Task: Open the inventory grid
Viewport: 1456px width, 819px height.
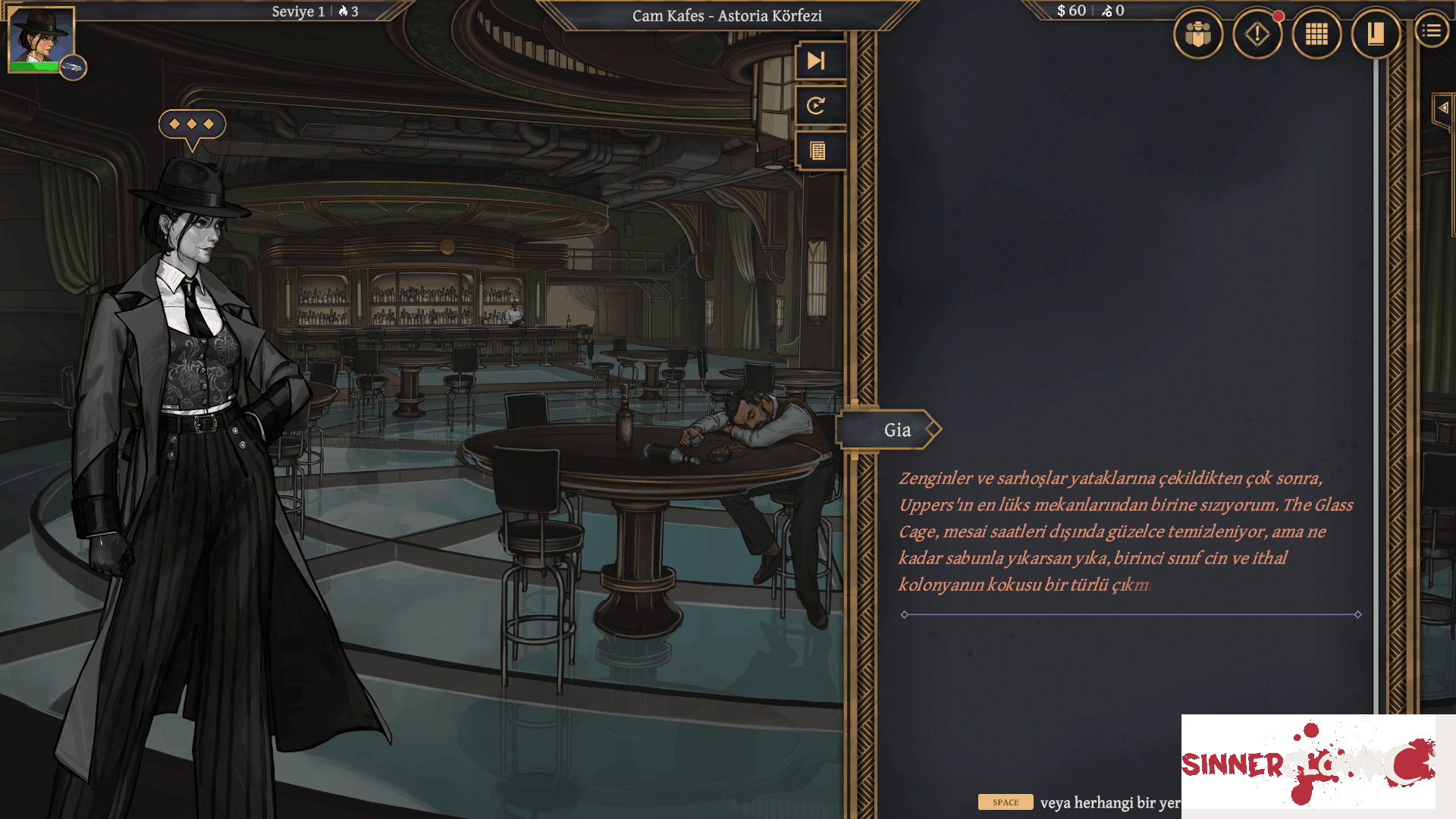Action: 1317,33
